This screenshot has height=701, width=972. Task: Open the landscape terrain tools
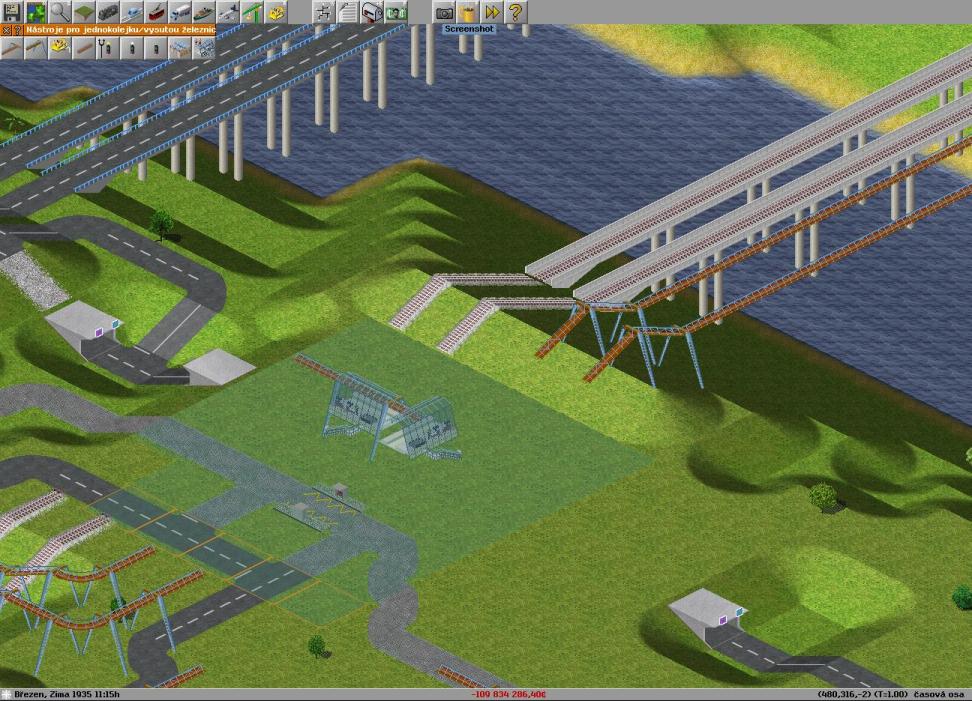[84, 12]
